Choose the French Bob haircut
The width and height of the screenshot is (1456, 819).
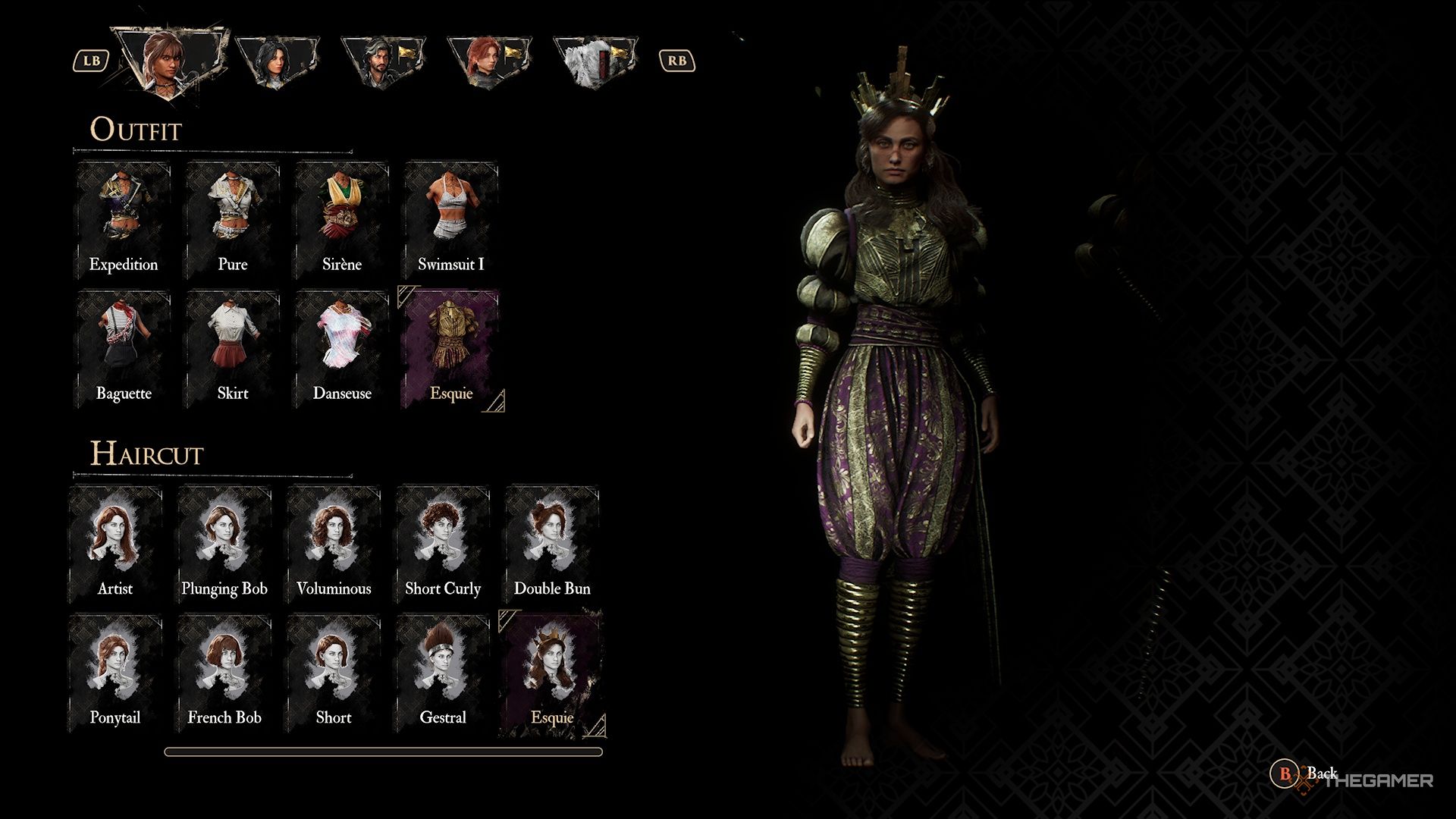[x=224, y=673]
